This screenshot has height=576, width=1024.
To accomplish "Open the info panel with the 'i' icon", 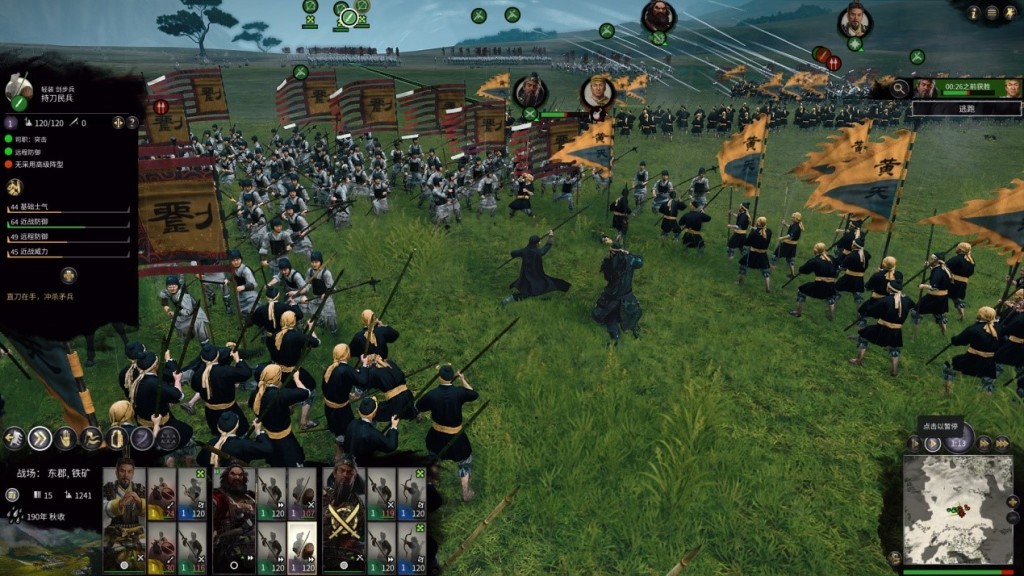I will pyautogui.click(x=973, y=12).
